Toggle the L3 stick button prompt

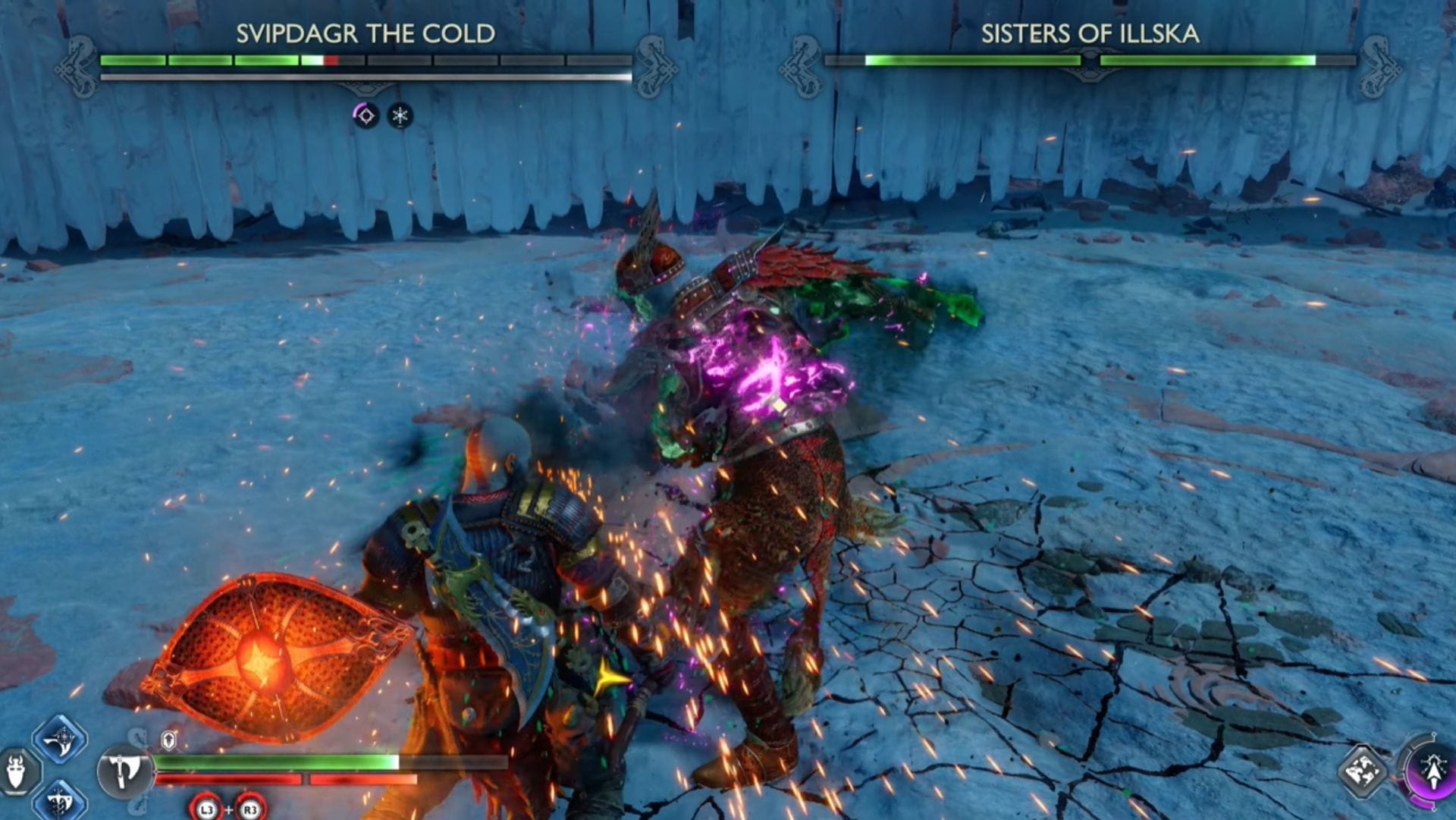pos(206,809)
